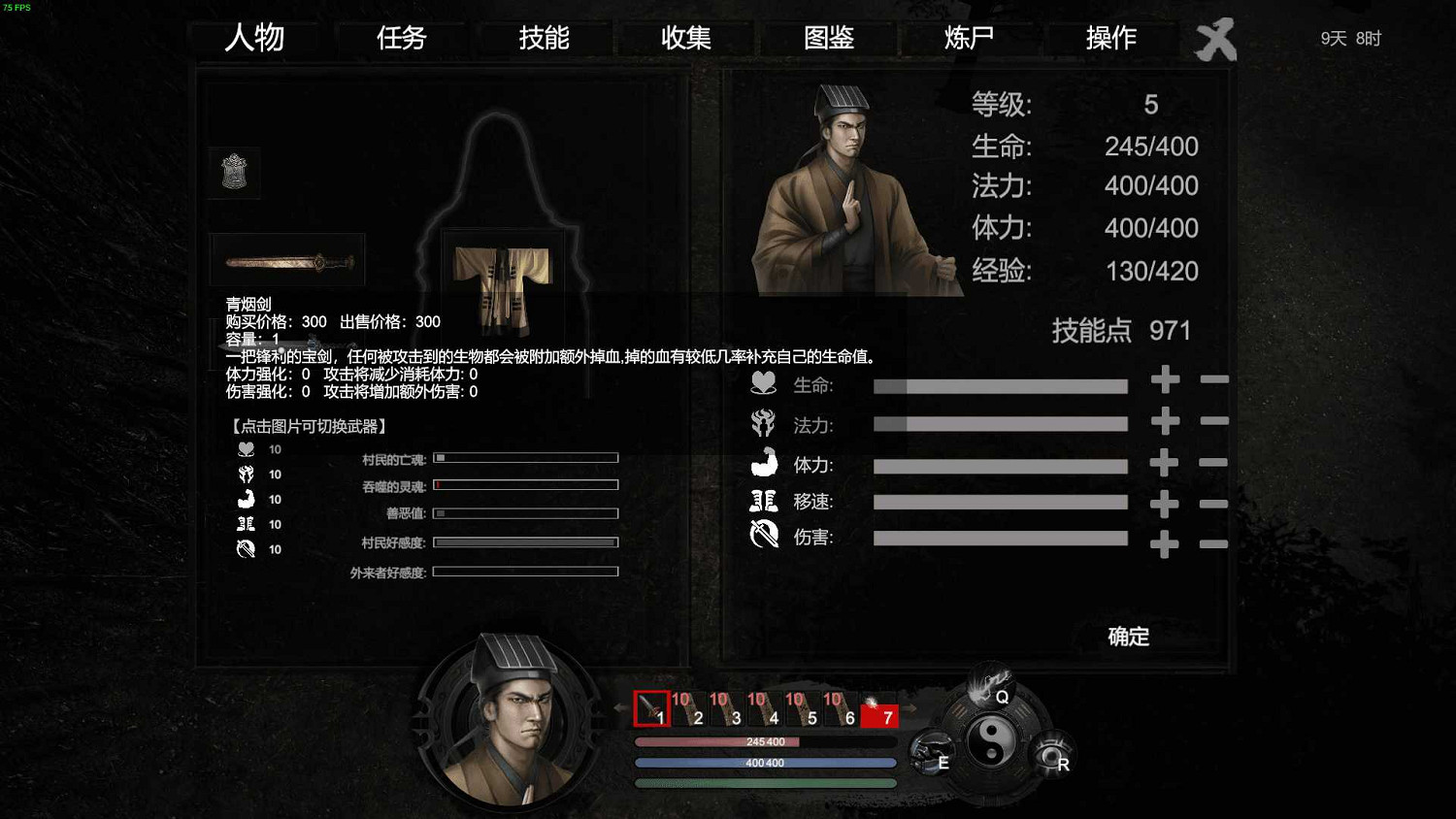Select the 青烟剑 sword equipment slot
Viewport: 1456px width, 819px height.
286,258
